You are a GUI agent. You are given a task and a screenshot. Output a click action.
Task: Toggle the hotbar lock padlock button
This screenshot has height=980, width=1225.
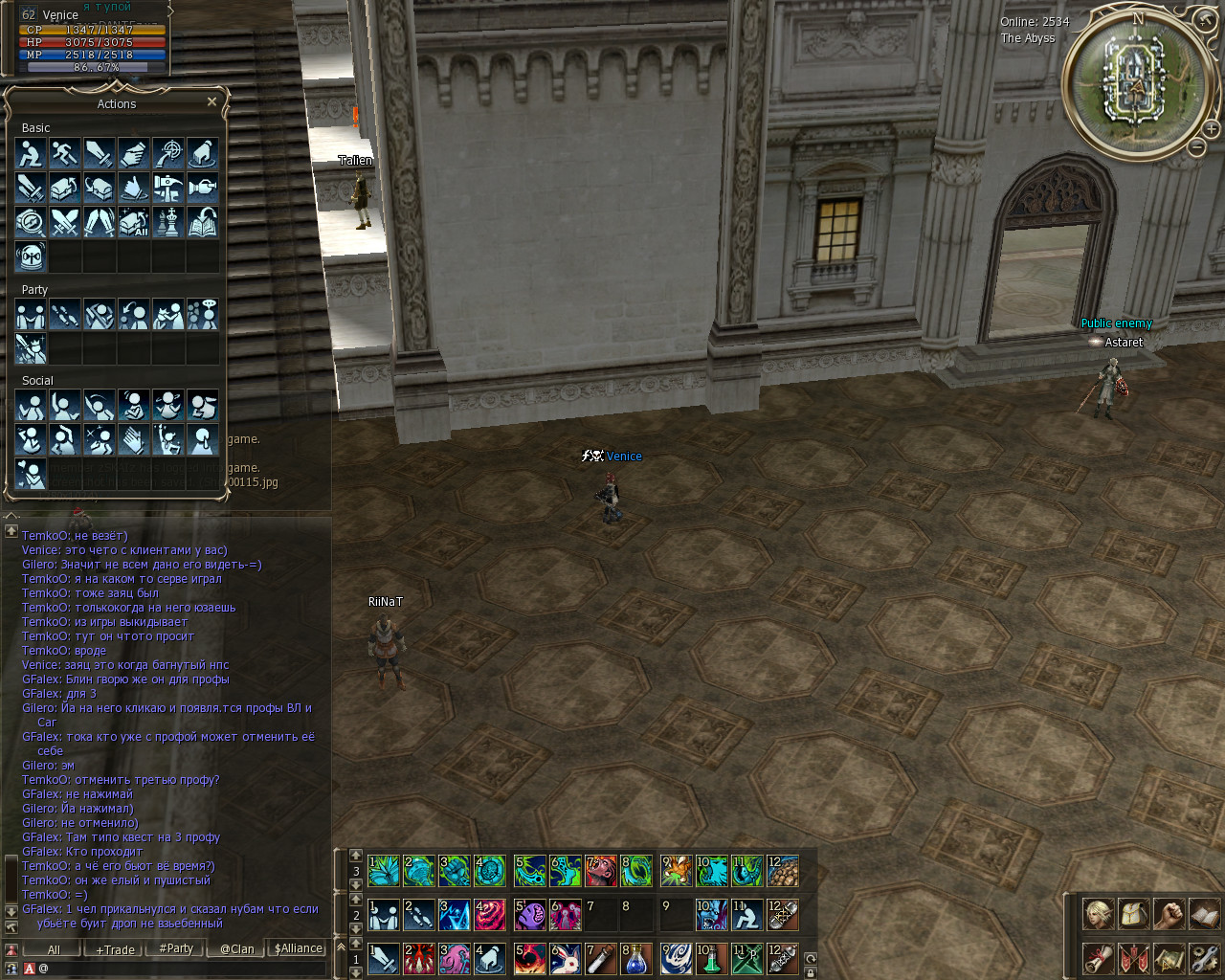tap(811, 972)
